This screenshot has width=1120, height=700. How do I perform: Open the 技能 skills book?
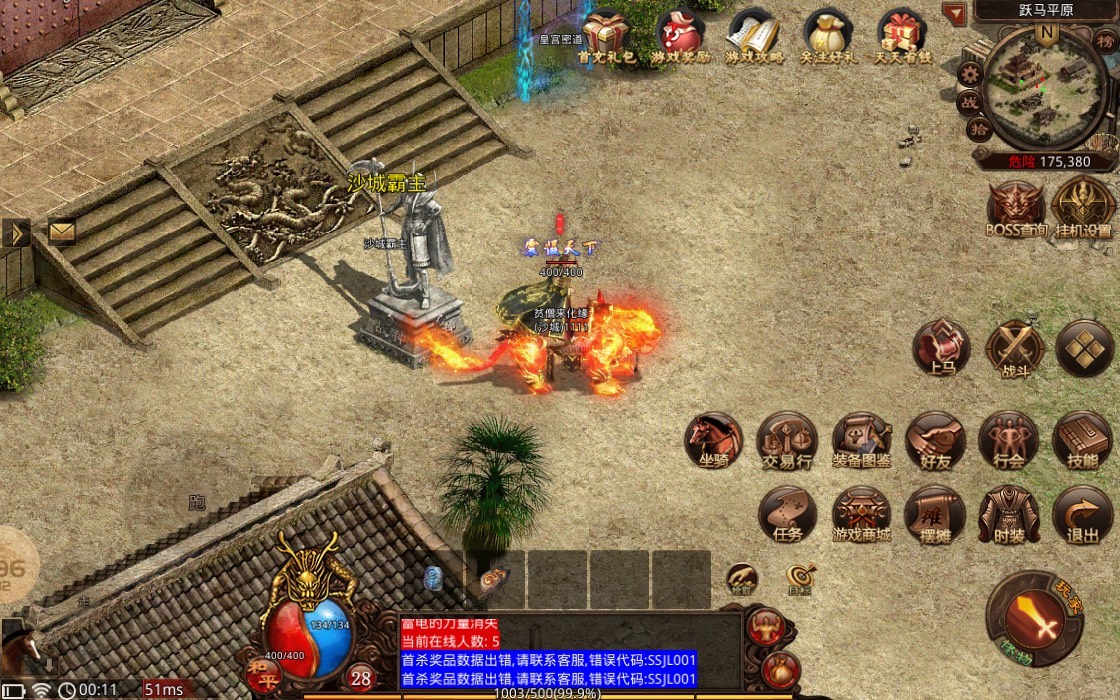coord(1082,440)
